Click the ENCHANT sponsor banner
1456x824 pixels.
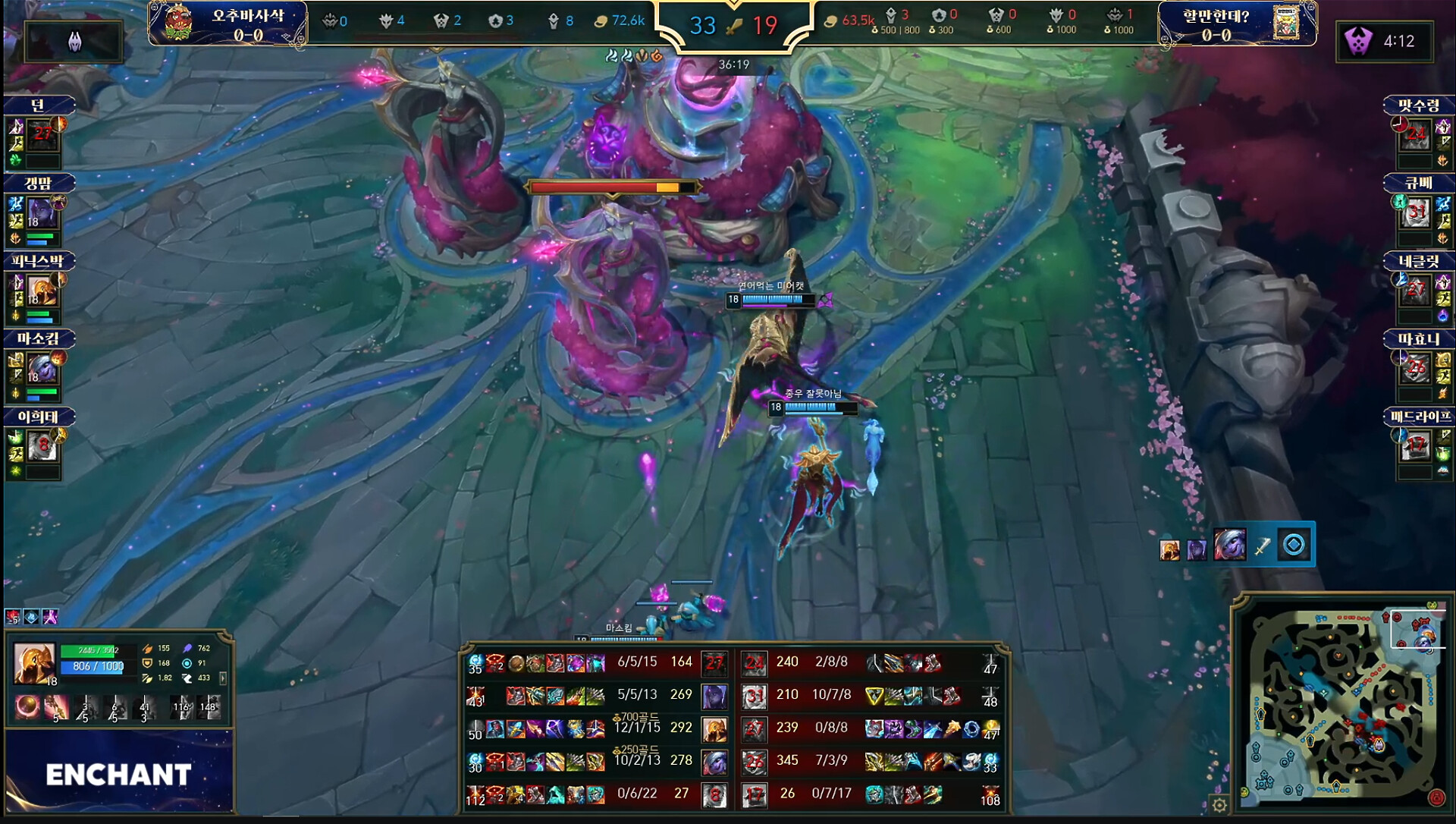coord(119,774)
